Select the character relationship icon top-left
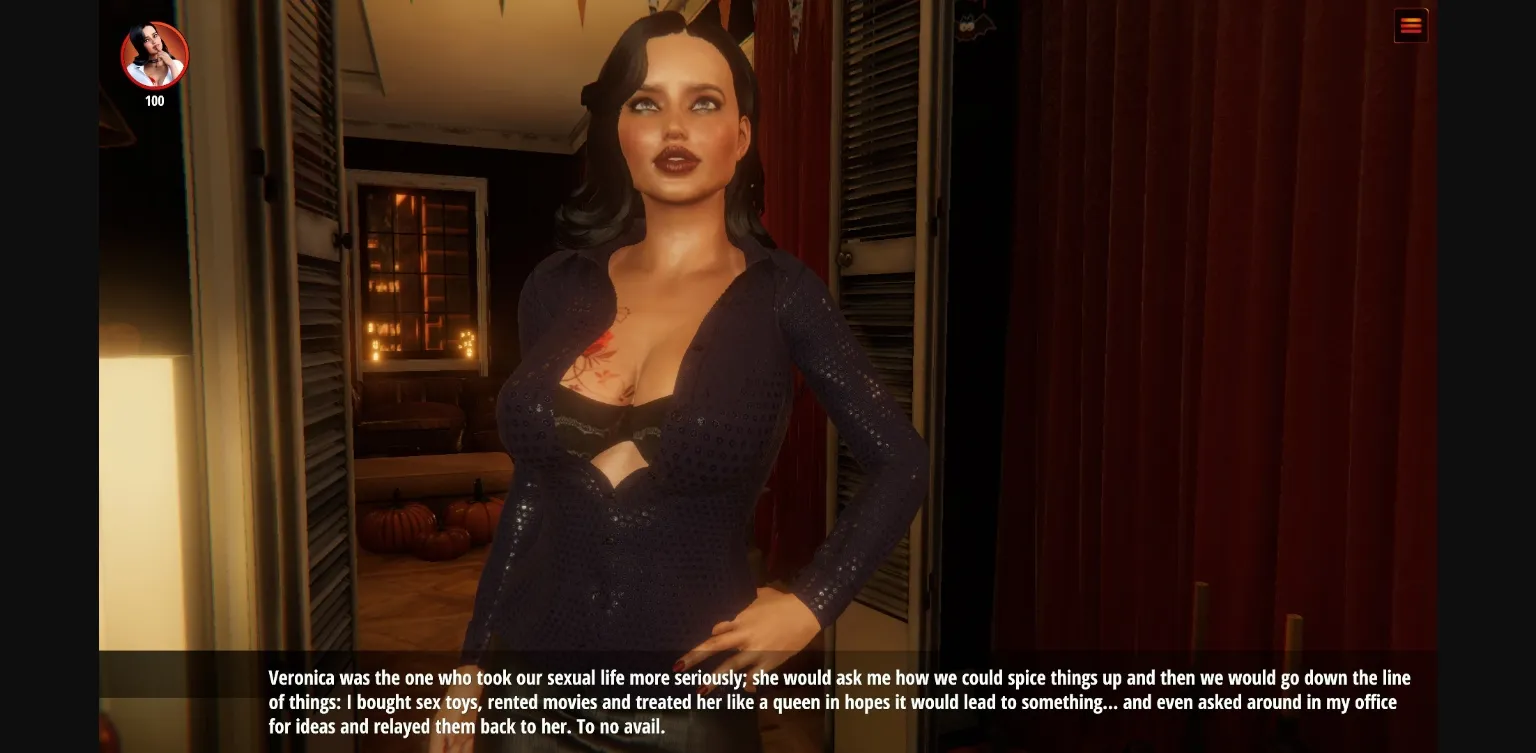The image size is (1536, 753). 154,56
